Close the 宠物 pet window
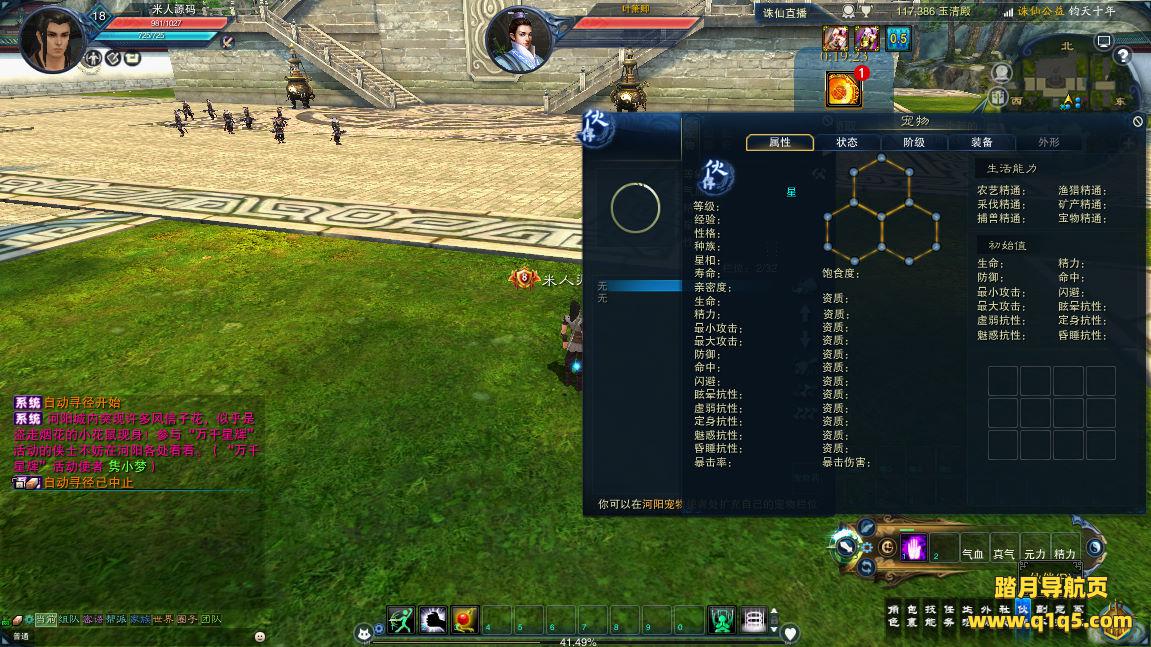1151x647 pixels. pos(1138,121)
